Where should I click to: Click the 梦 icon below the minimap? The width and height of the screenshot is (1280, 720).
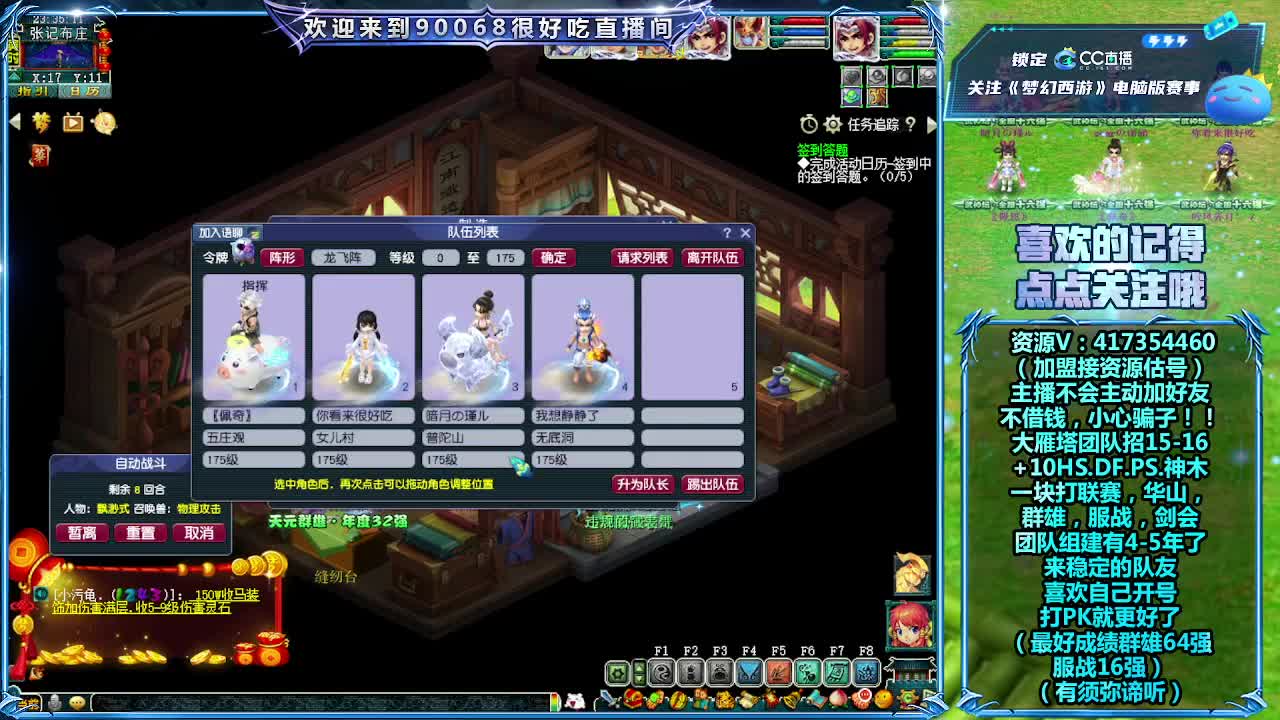pos(42,123)
